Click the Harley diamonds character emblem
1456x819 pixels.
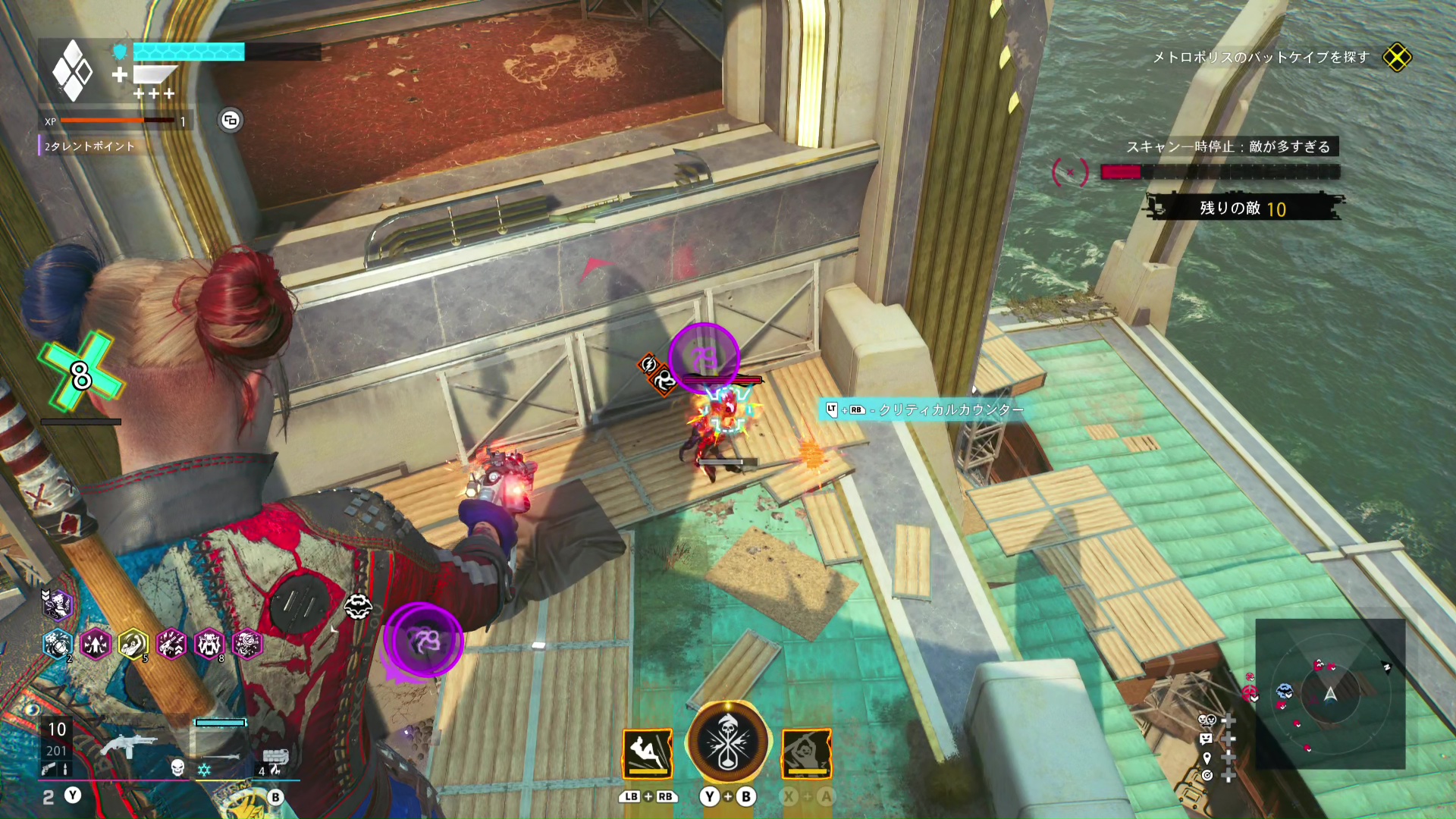point(73,71)
